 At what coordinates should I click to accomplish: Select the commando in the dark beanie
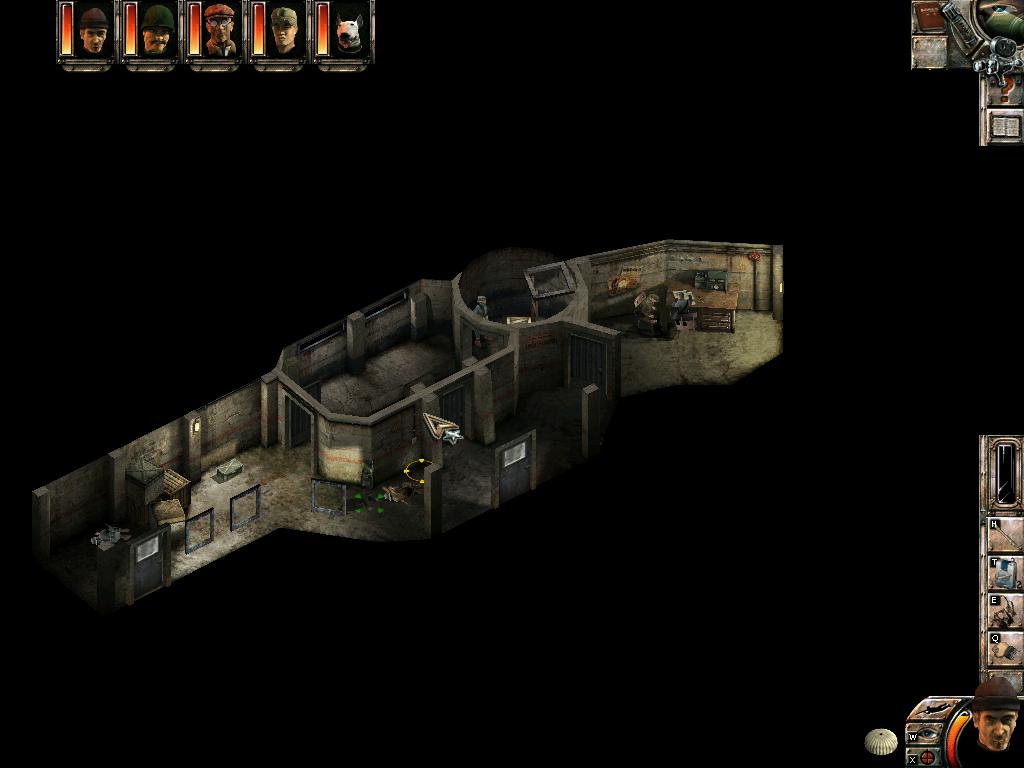(94, 31)
